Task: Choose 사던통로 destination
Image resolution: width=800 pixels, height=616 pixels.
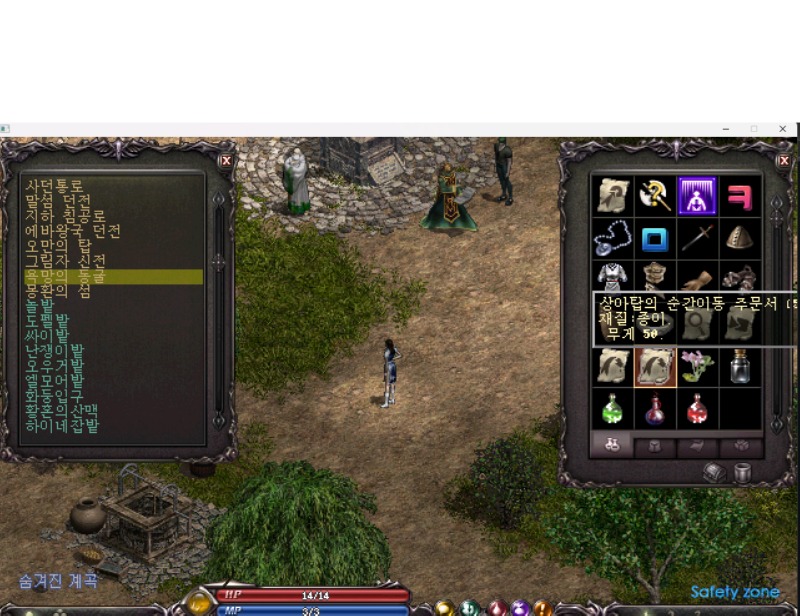Action: click(54, 186)
